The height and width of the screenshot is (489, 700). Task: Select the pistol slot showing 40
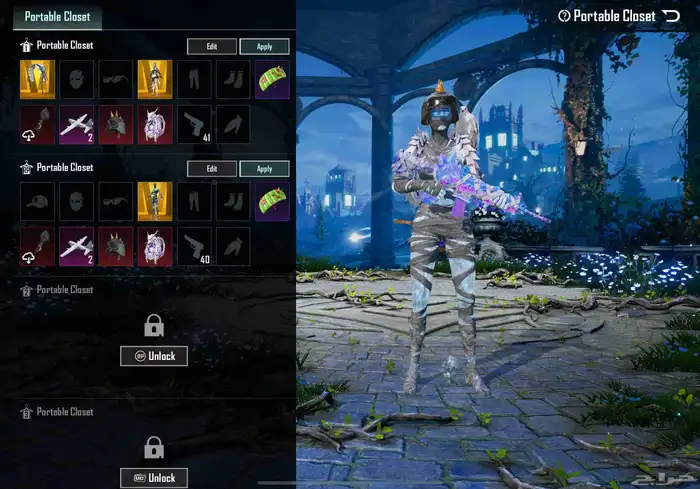(194, 247)
